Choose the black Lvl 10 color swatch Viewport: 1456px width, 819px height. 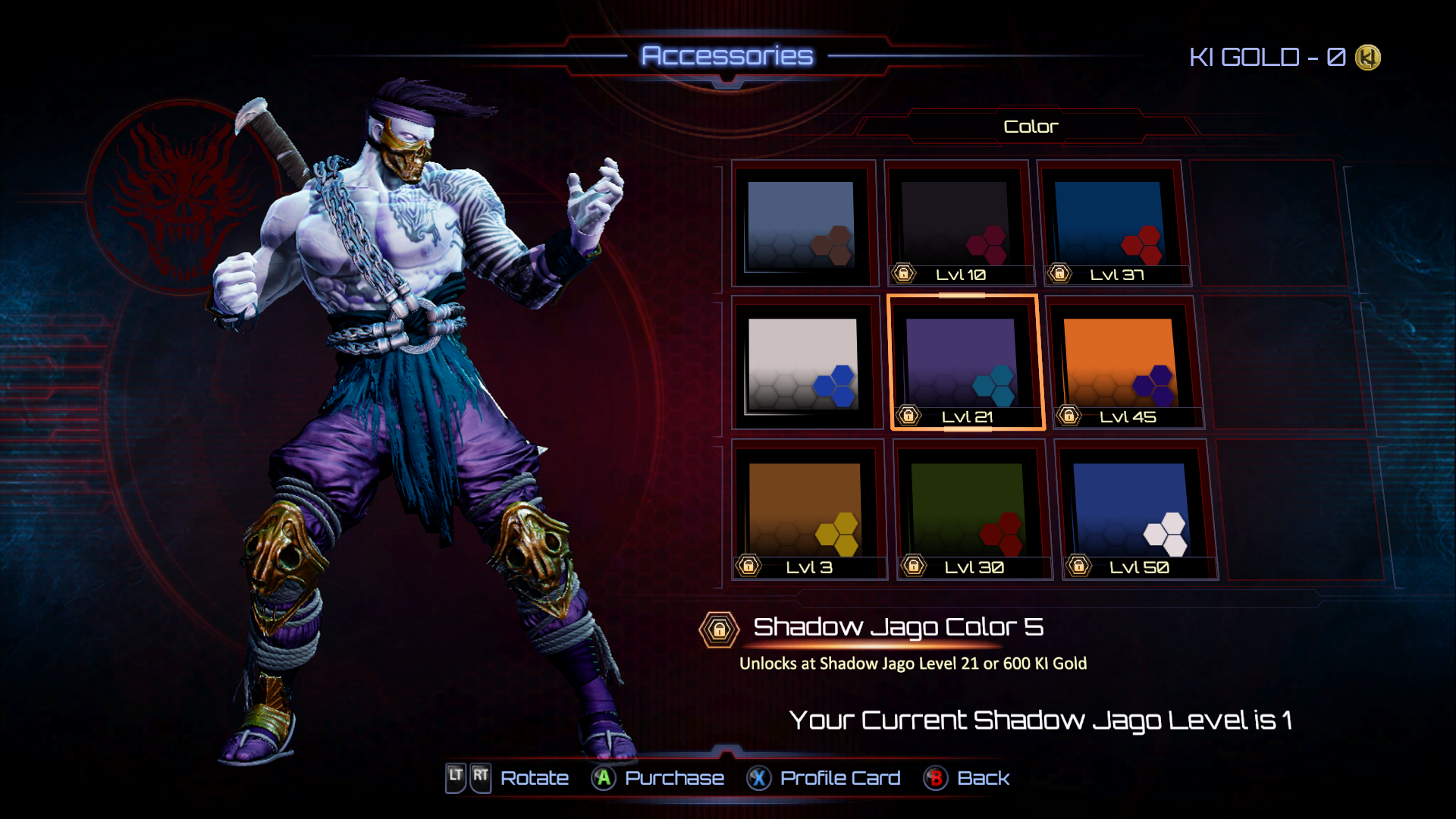point(957,224)
